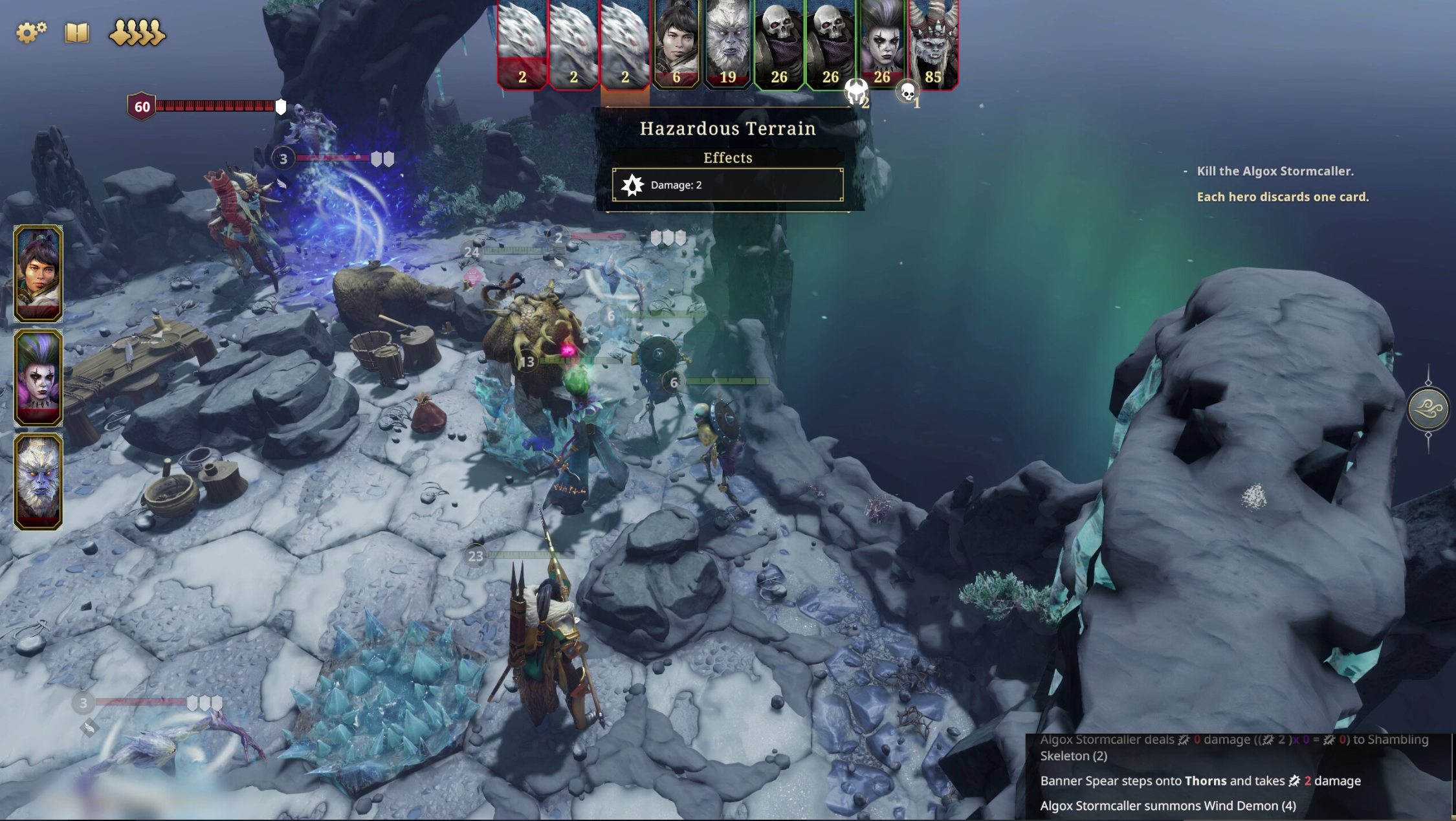1456x821 pixels.
Task: Click the Kill the Algox Stormcaller objective
Action: coord(1275,171)
